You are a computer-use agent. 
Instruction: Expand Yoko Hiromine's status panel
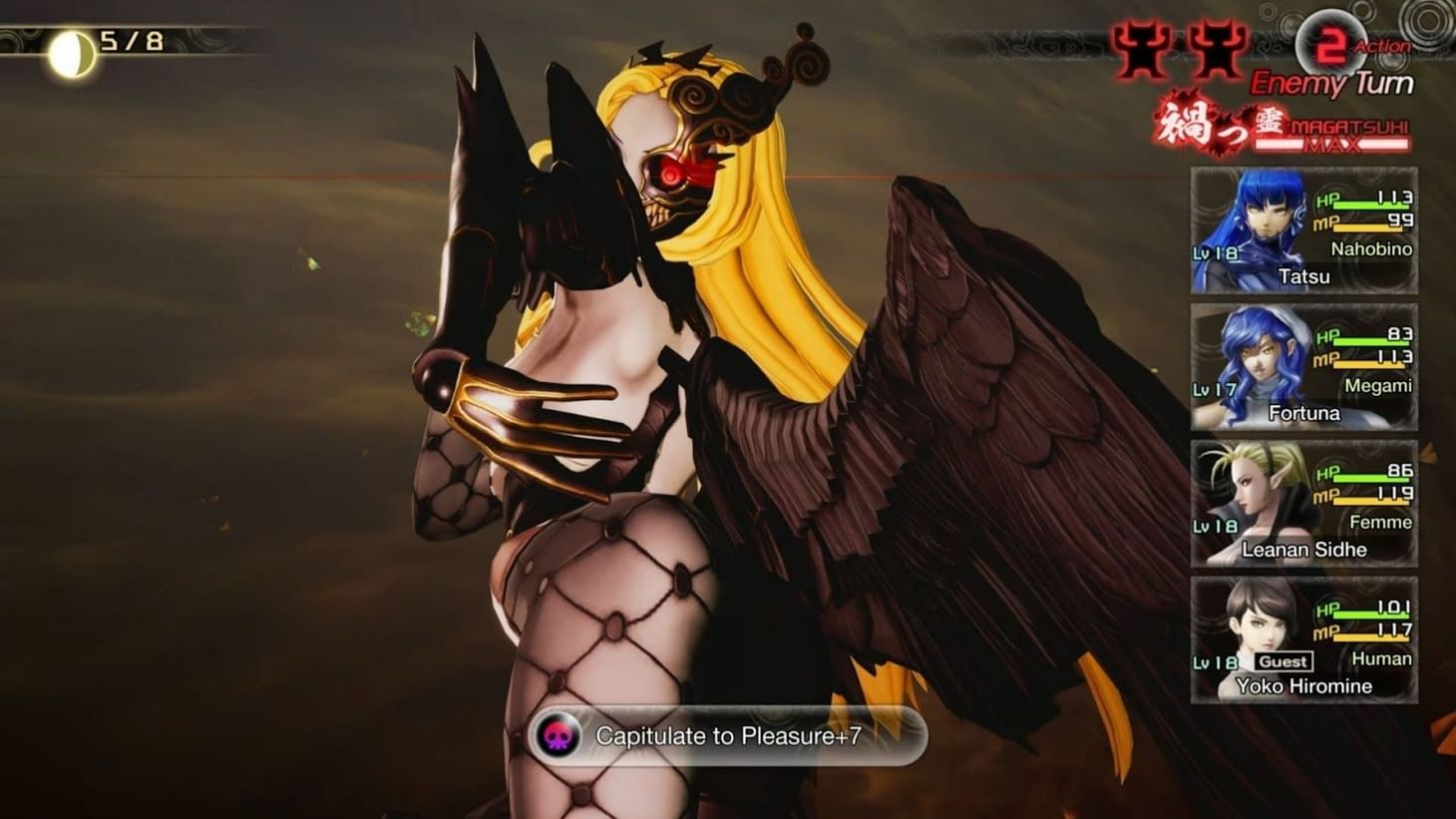1301,638
